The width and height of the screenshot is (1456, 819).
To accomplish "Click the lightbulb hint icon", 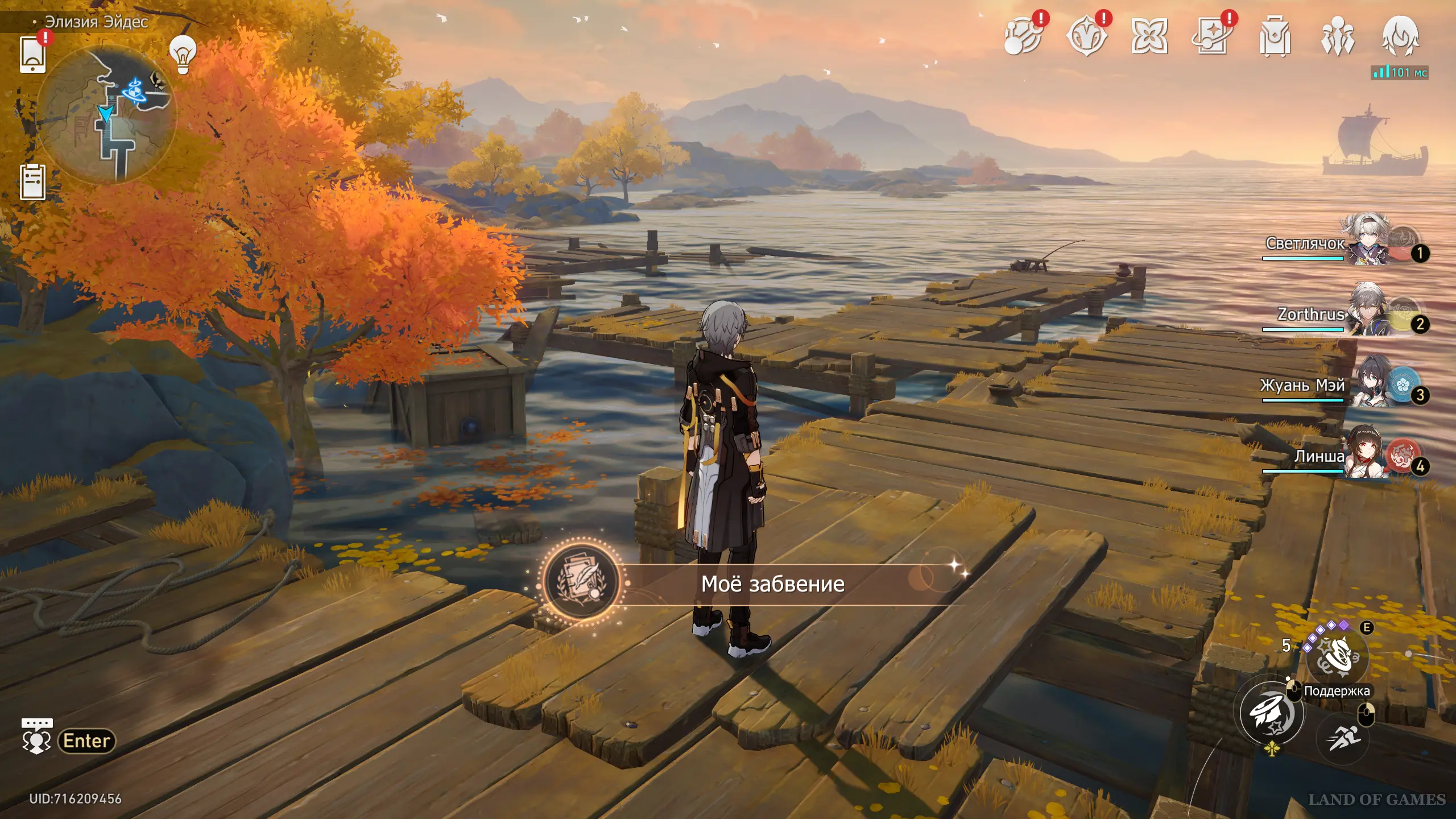I will (183, 55).
